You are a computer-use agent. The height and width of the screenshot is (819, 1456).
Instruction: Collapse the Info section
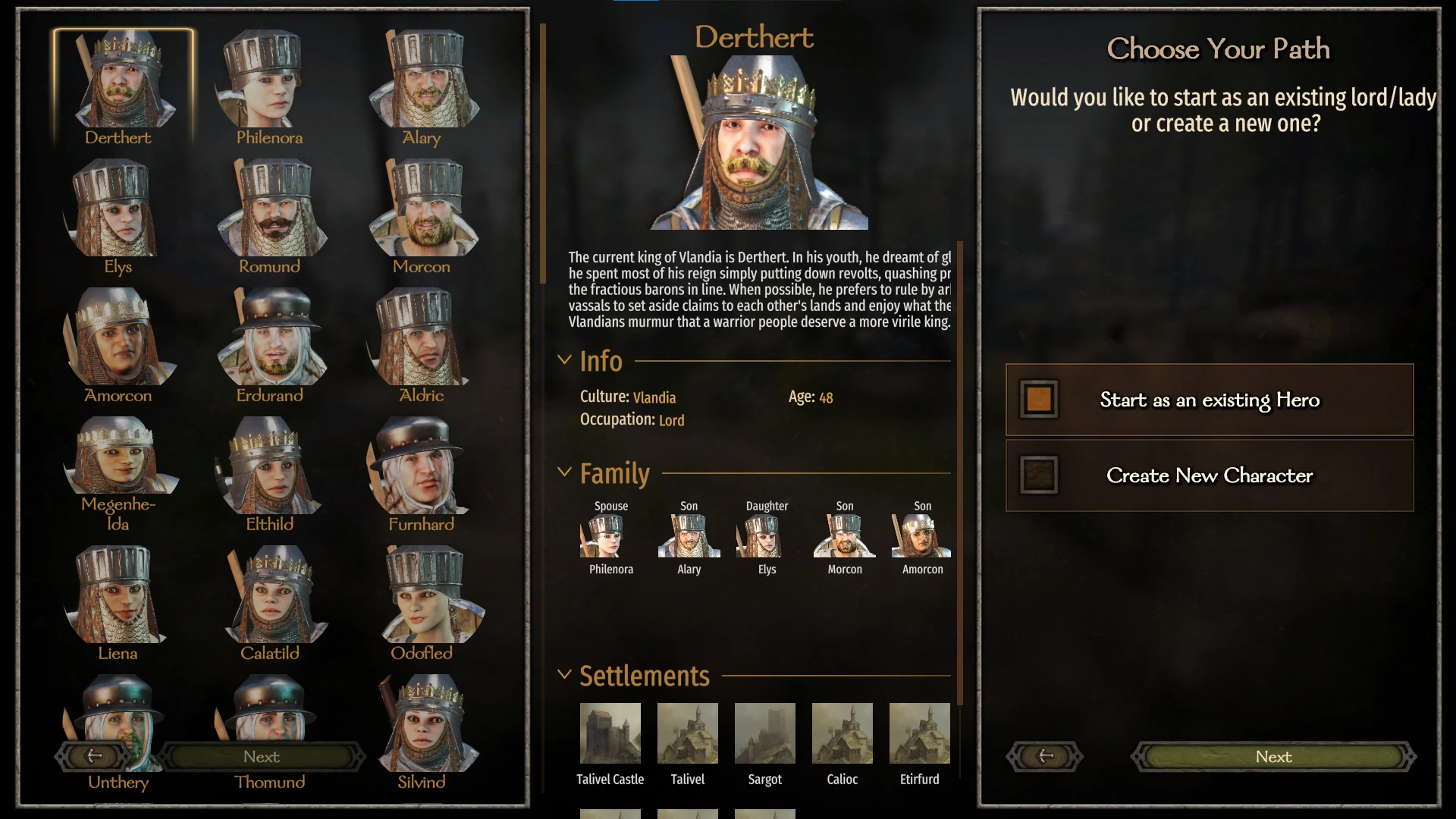[x=565, y=359]
